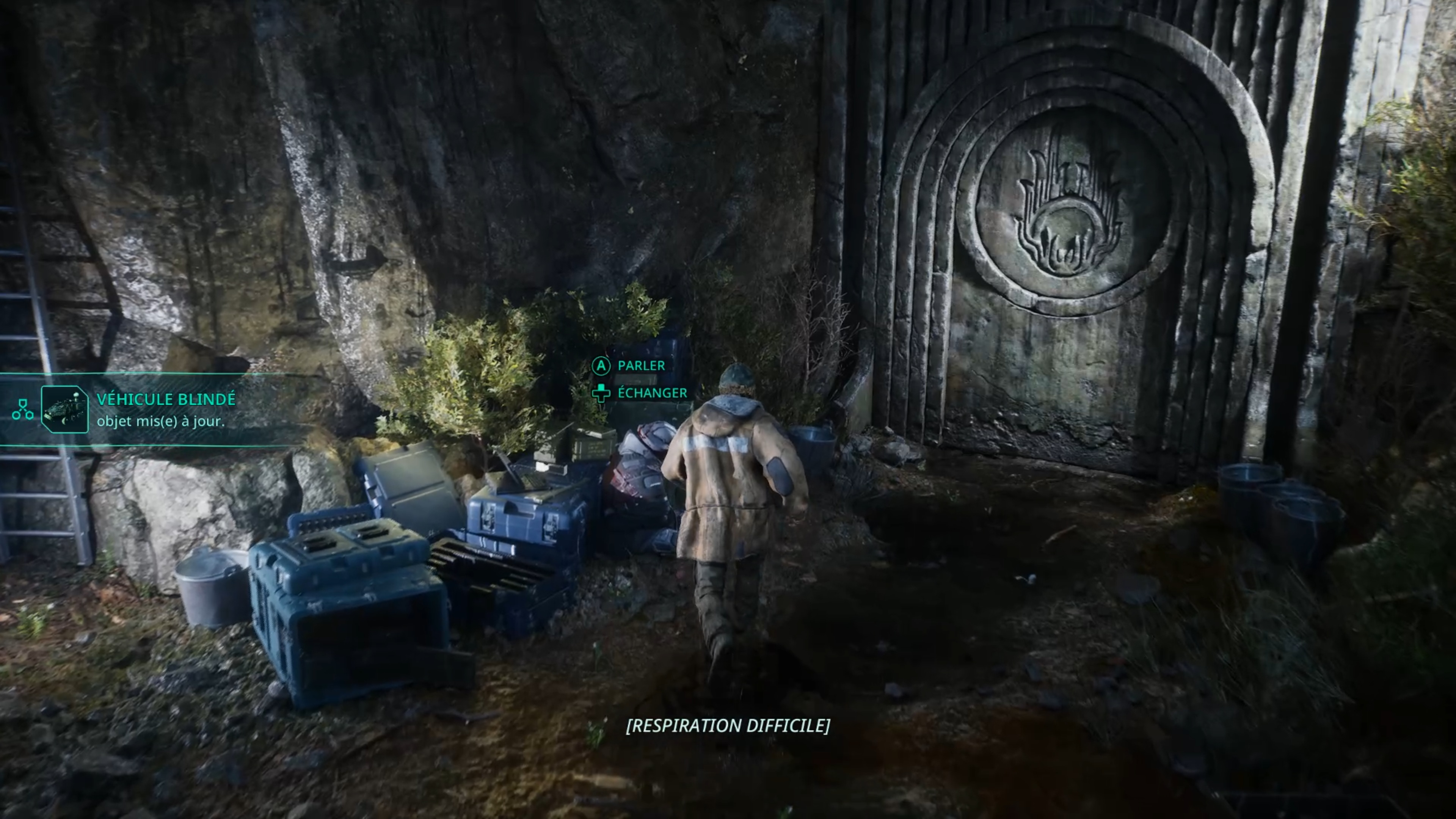Select the three-node investigation icon
The width and height of the screenshot is (1456, 819).
tap(23, 409)
